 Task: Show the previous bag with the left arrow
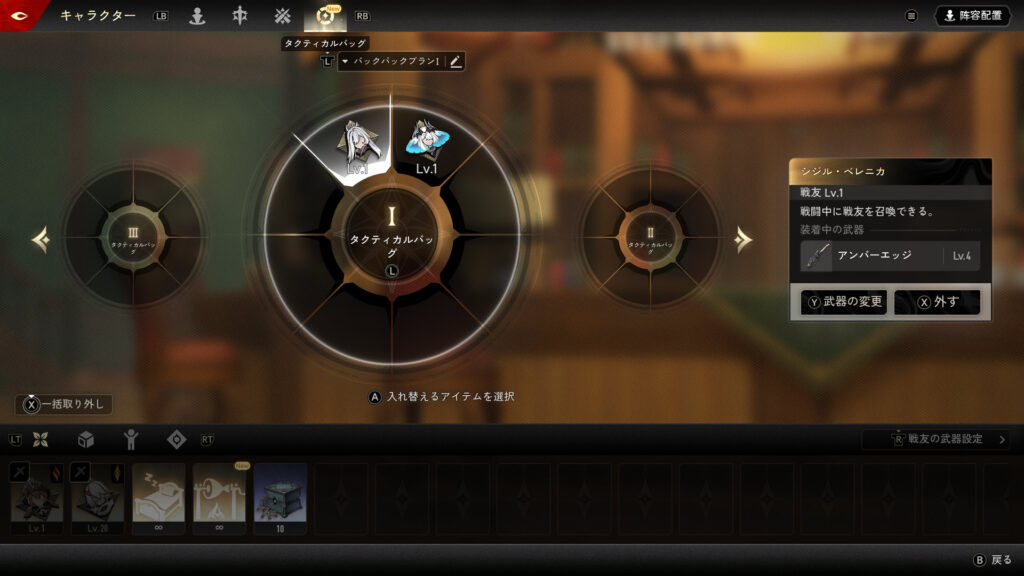[41, 239]
